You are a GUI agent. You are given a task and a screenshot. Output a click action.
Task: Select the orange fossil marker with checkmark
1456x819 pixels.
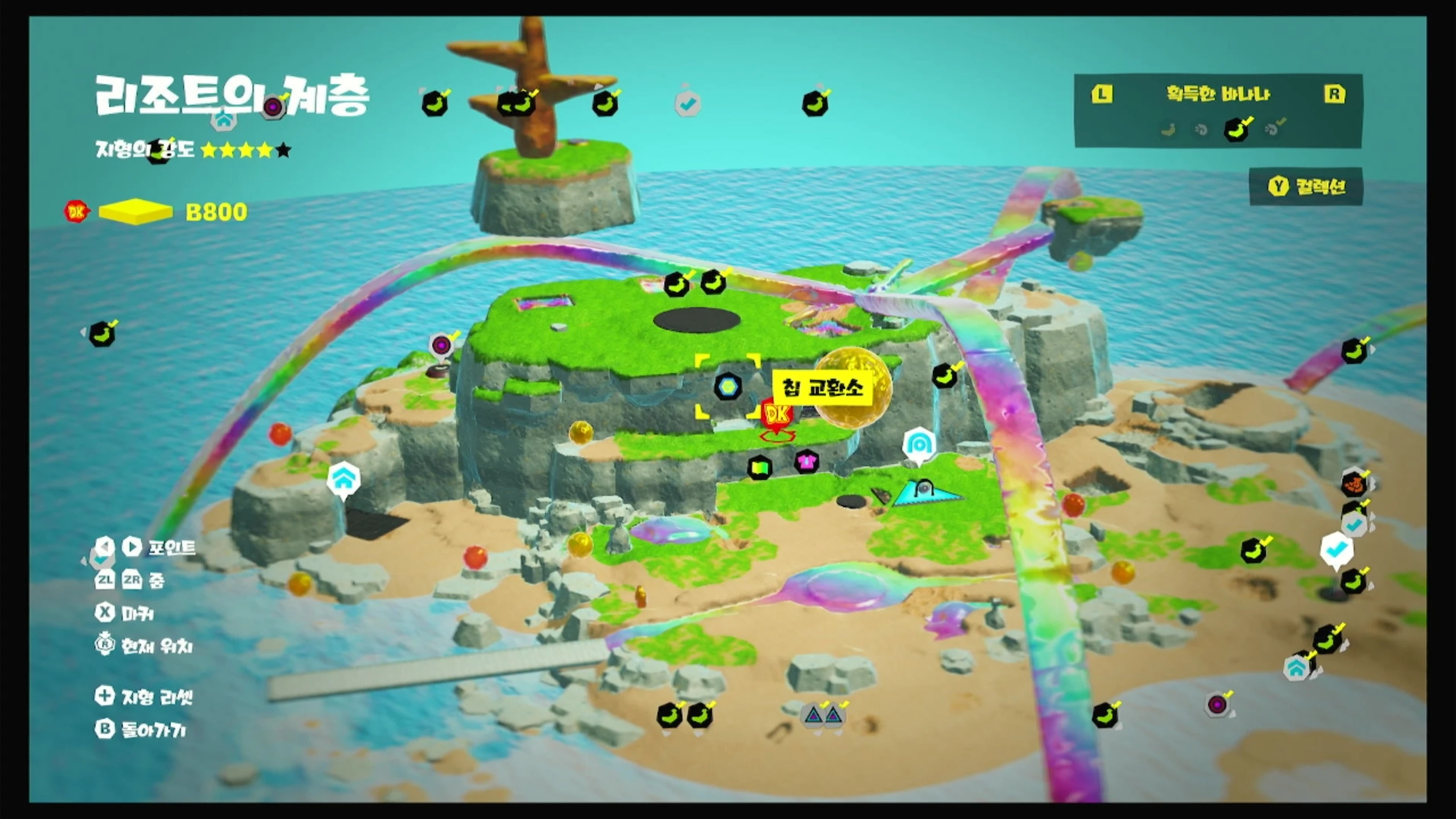tap(1354, 485)
